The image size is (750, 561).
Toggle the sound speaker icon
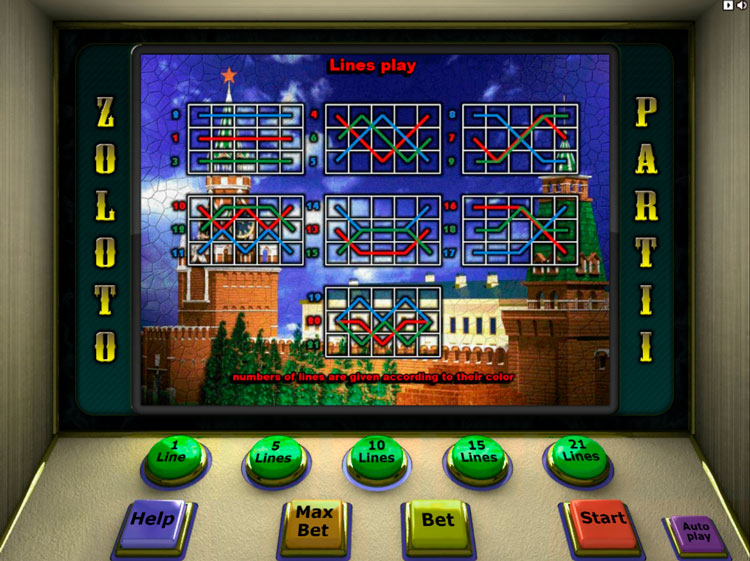click(741, 6)
